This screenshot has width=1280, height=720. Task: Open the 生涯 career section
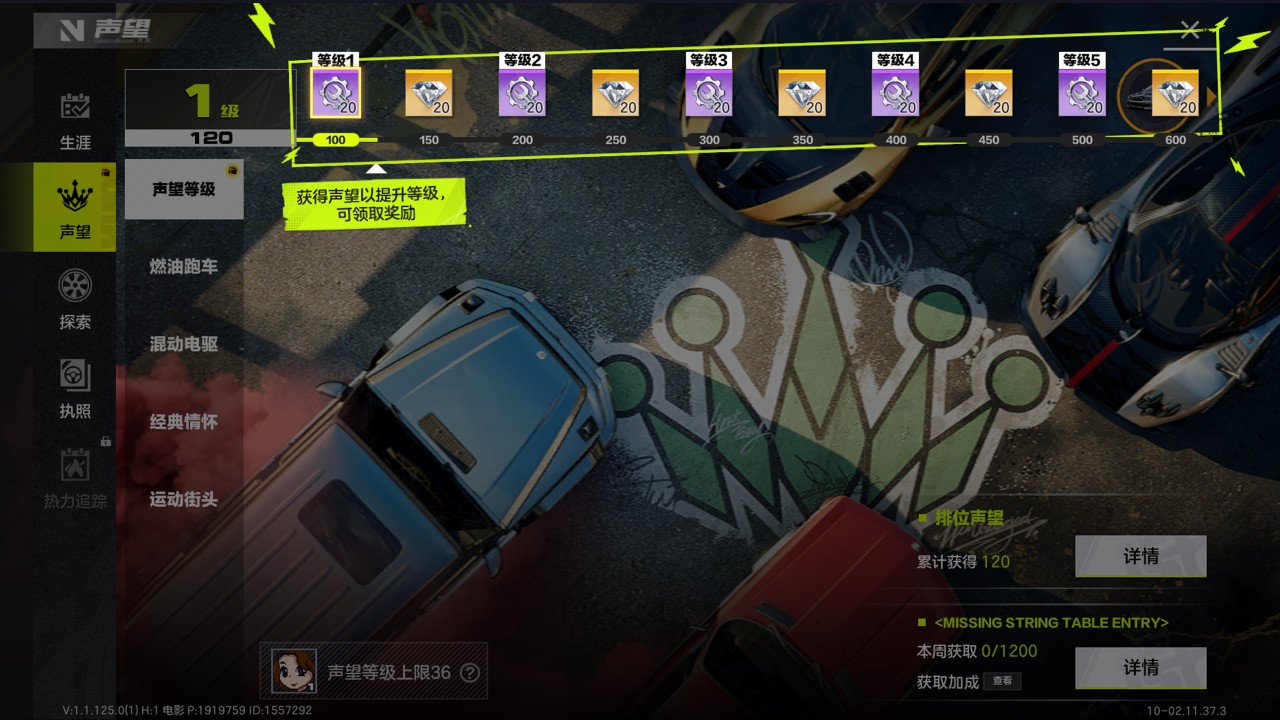point(75,120)
